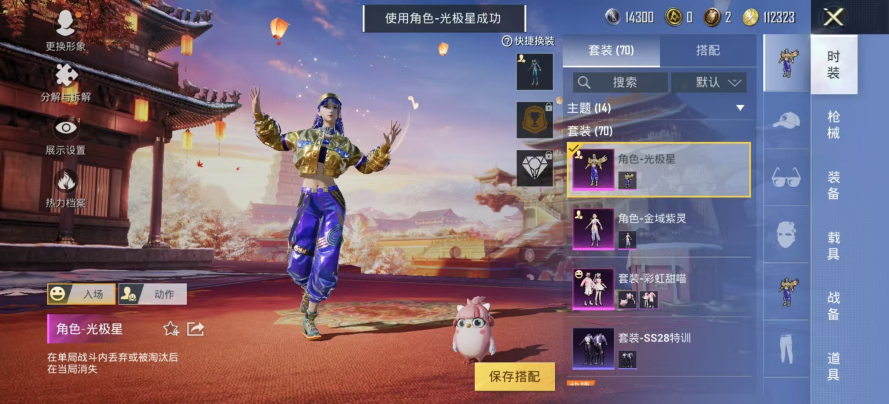Image resolution: width=889 pixels, height=404 pixels.
Task: Open 展示设置 display settings
Action: pyautogui.click(x=65, y=135)
